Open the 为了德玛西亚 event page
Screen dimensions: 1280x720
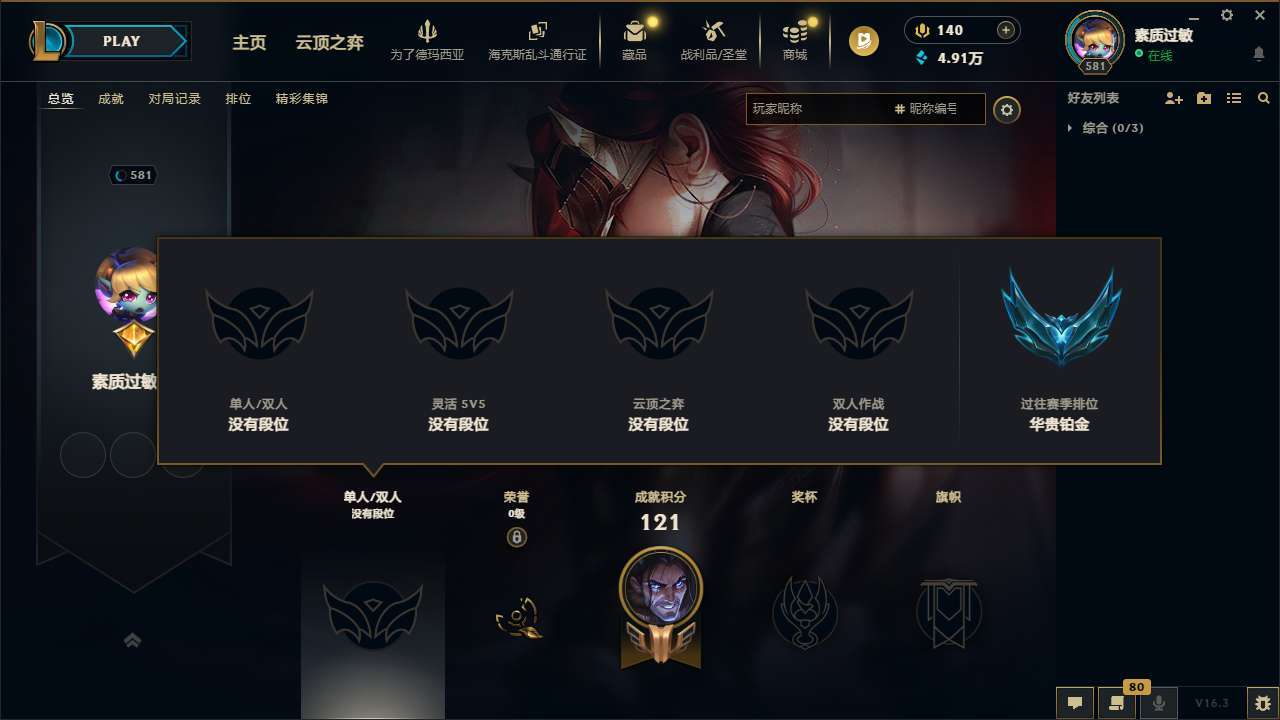(x=428, y=40)
